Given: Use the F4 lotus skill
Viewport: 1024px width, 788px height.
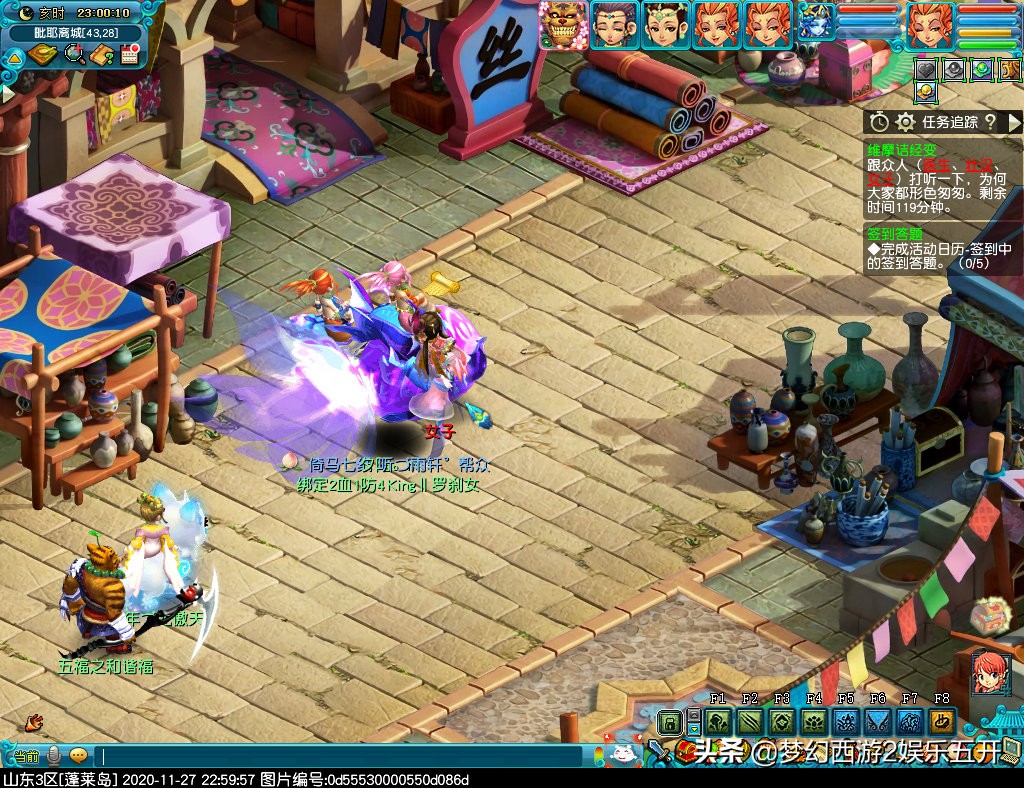Looking at the screenshot, I should (x=814, y=722).
